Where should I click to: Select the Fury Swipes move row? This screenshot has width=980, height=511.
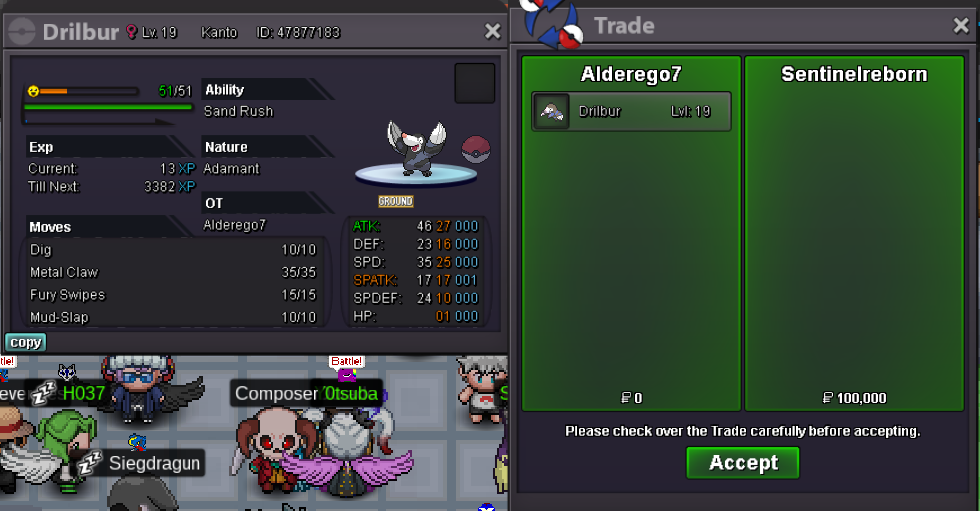tap(172, 295)
